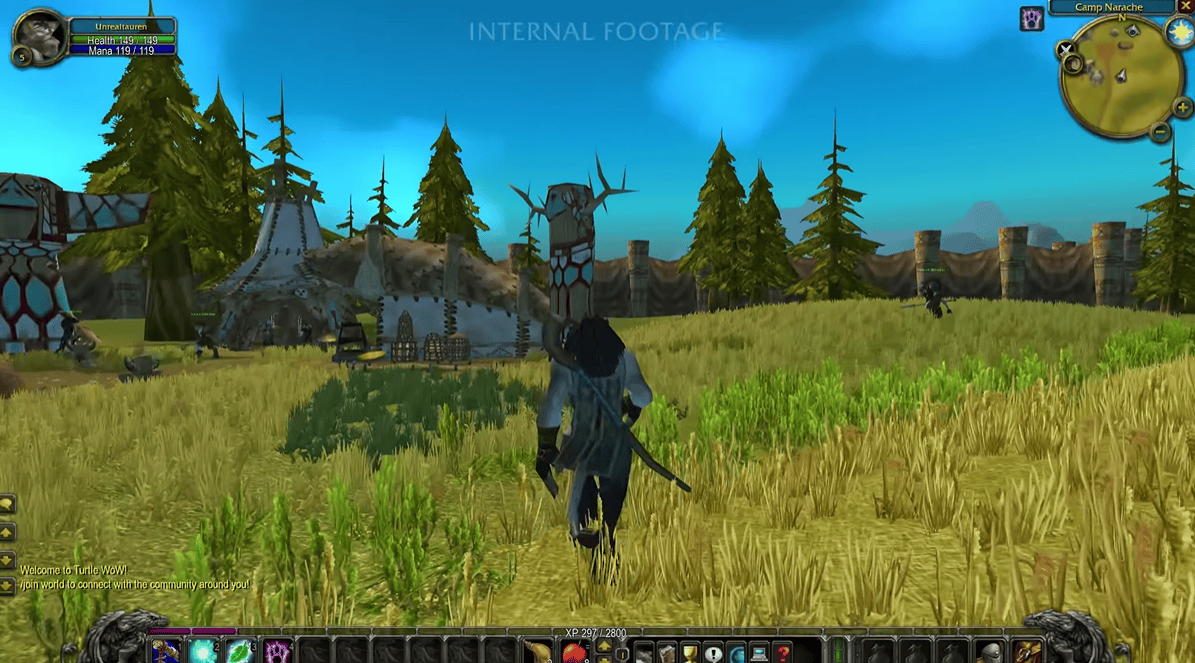The image size is (1195, 663).
Task: Open the golden chalice micro menu button
Action: (x=690, y=653)
